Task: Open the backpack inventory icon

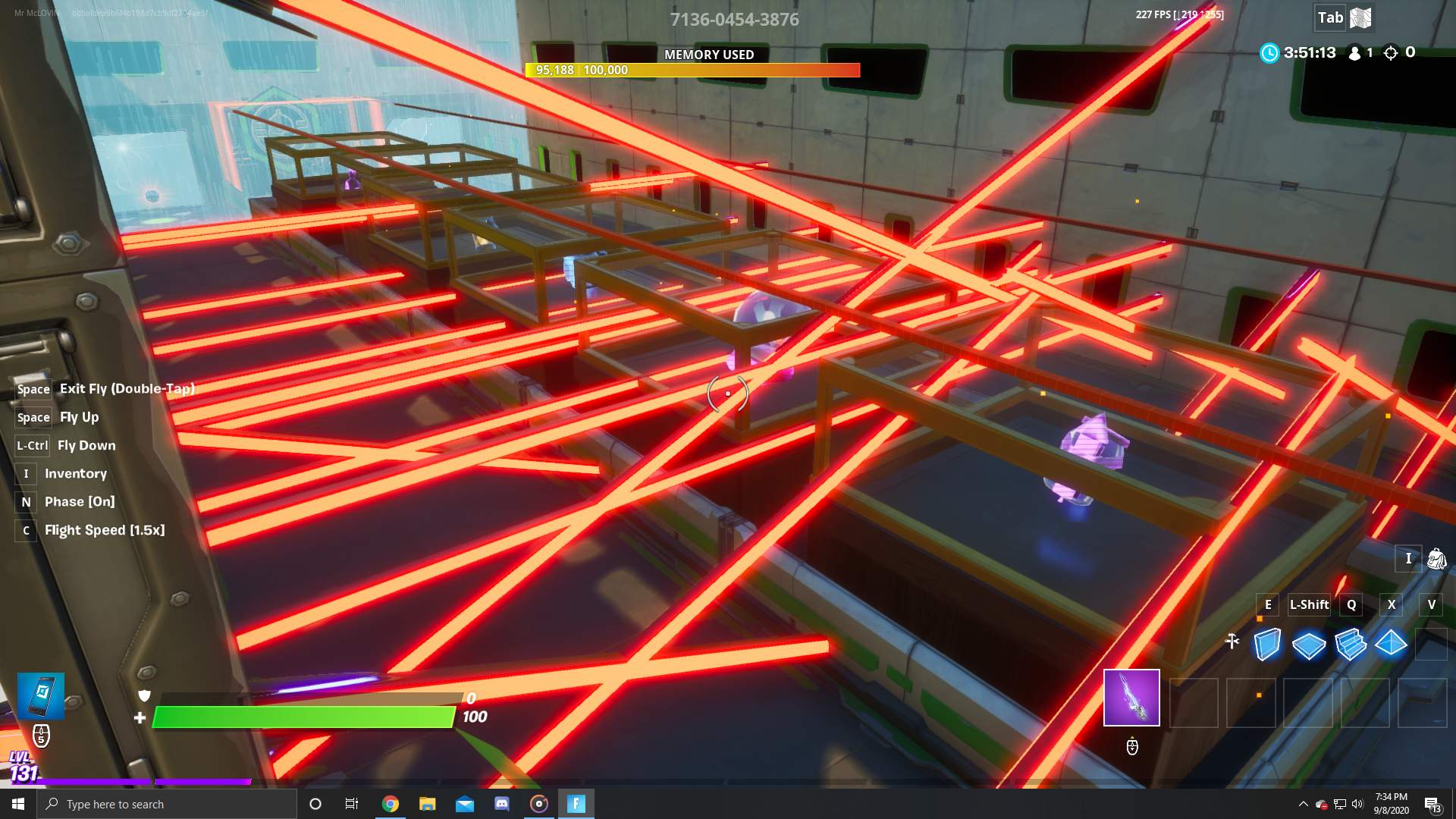Action: click(1436, 559)
